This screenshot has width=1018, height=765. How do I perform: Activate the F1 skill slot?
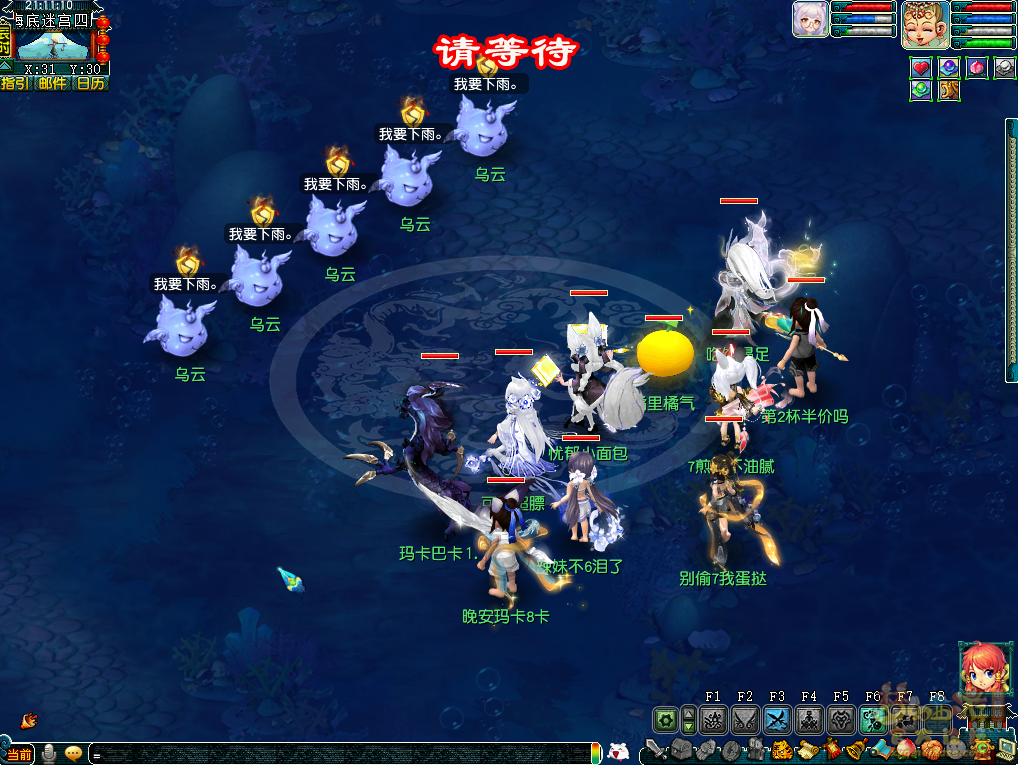click(713, 719)
